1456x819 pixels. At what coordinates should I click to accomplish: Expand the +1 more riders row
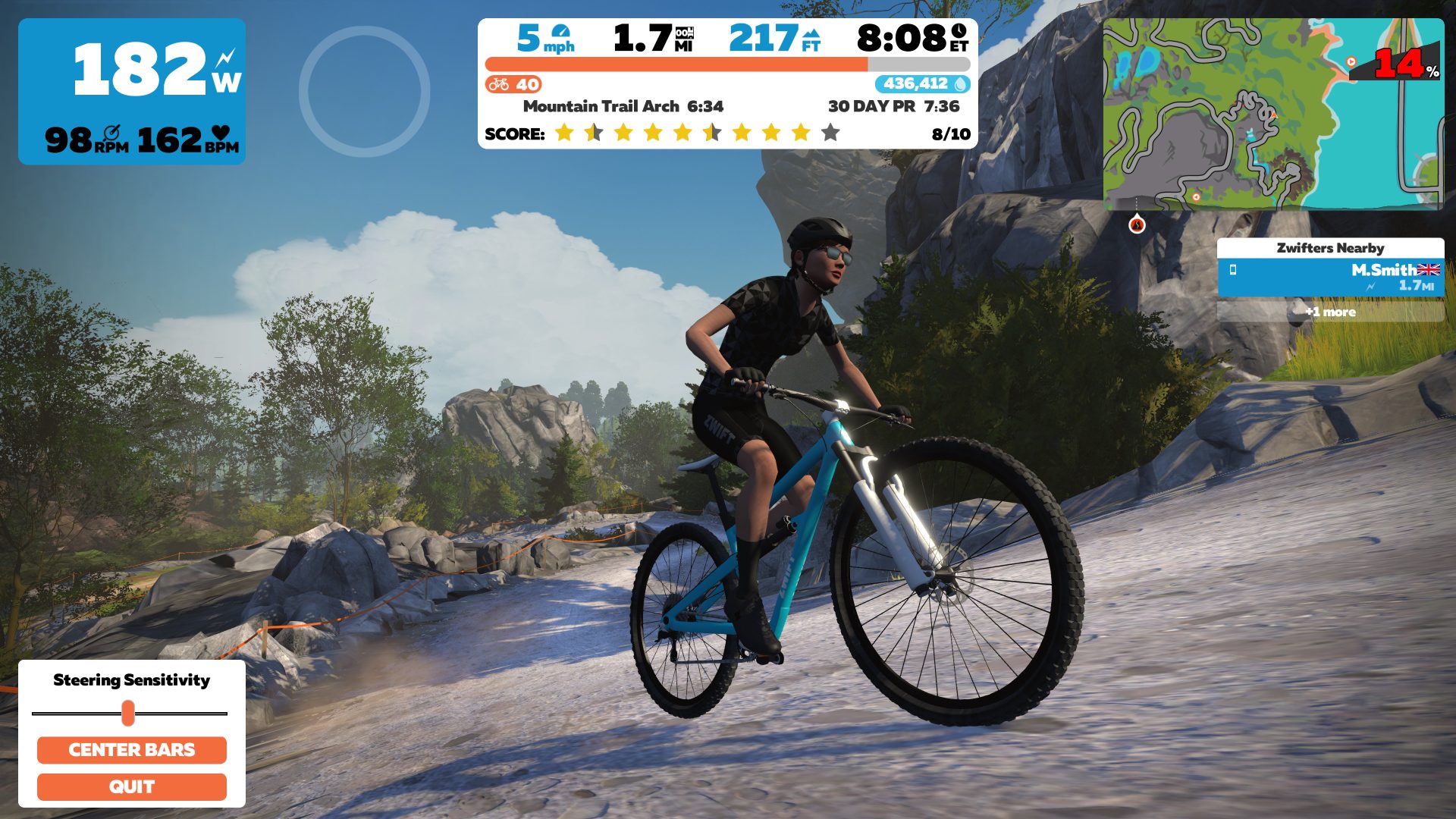click(x=1330, y=312)
